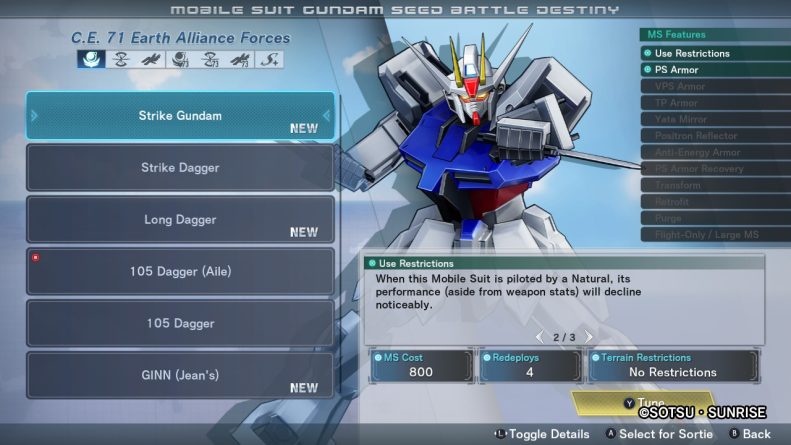Switch to the highlighted Earth Alliance faction tab

(x=91, y=59)
